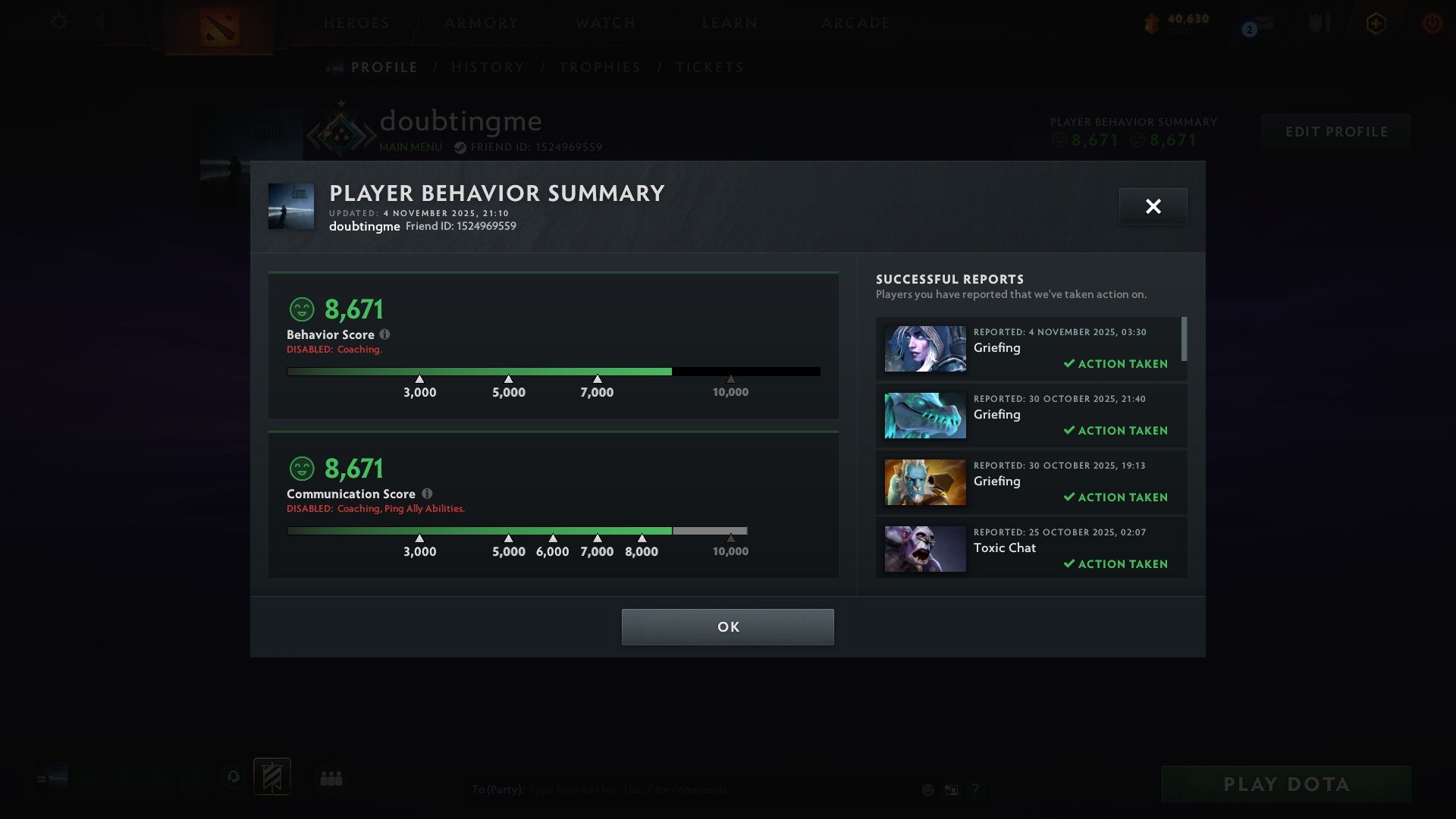Select the Dota 2 logo in the navbar
Viewport: 1456px width, 819px height.
click(219, 29)
